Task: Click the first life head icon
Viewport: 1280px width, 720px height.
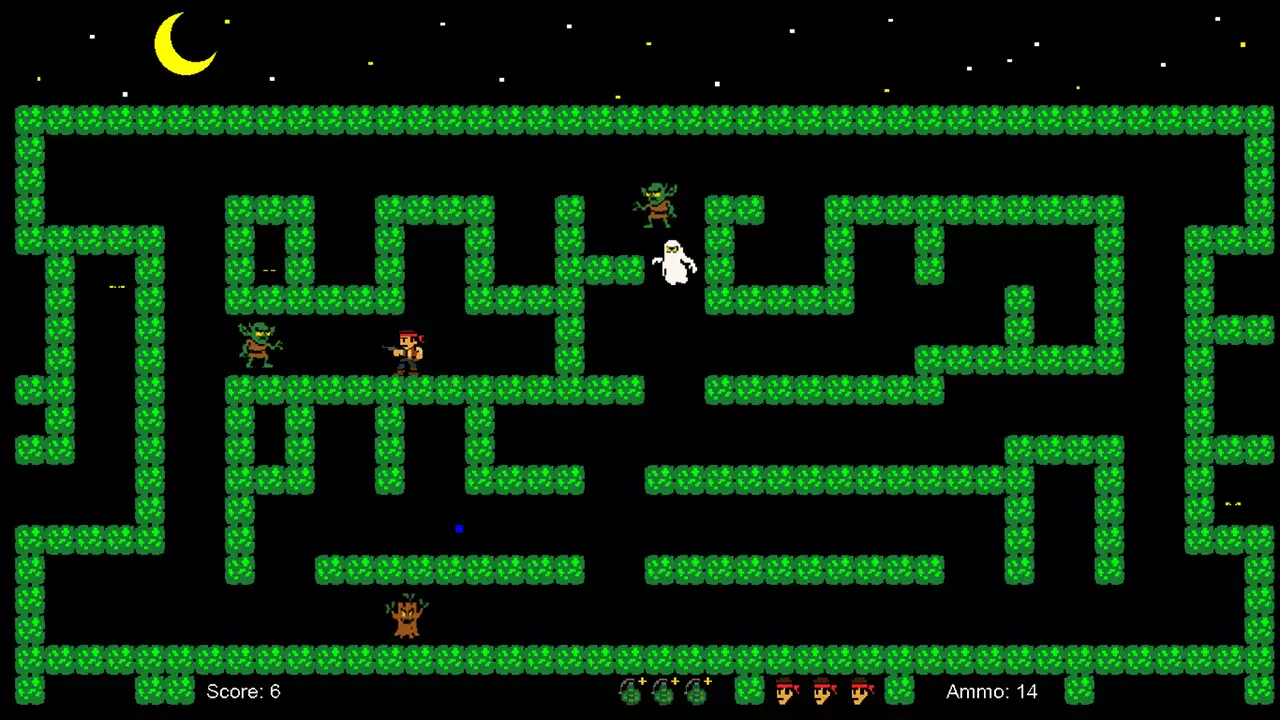Action: point(789,691)
